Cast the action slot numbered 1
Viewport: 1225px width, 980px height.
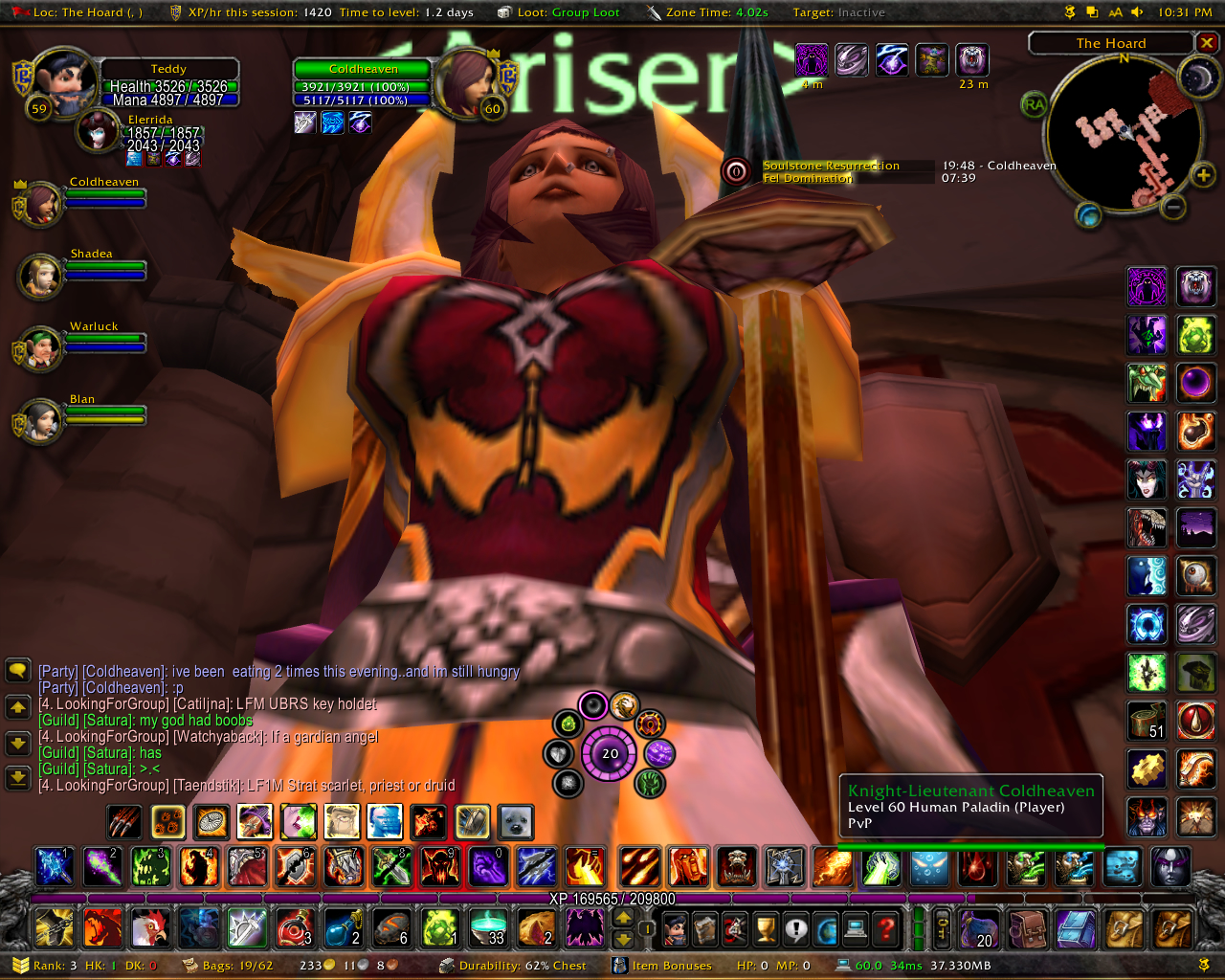54,867
